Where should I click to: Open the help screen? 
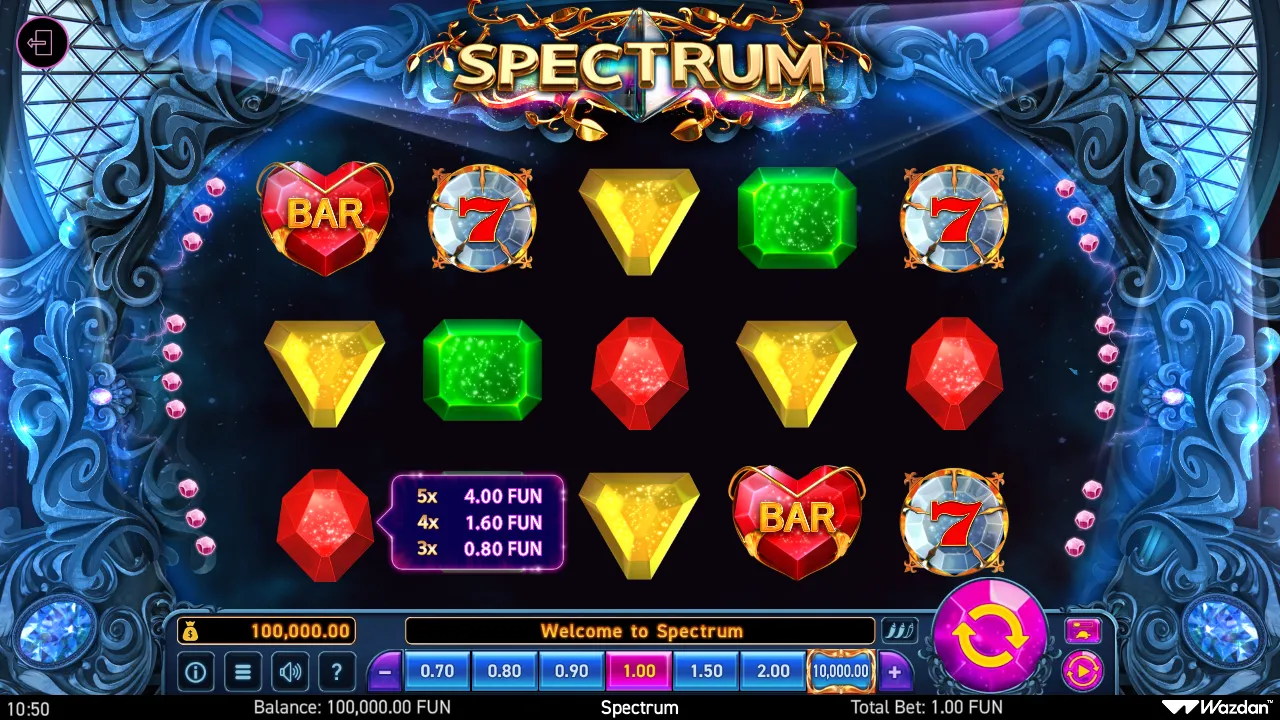point(337,671)
